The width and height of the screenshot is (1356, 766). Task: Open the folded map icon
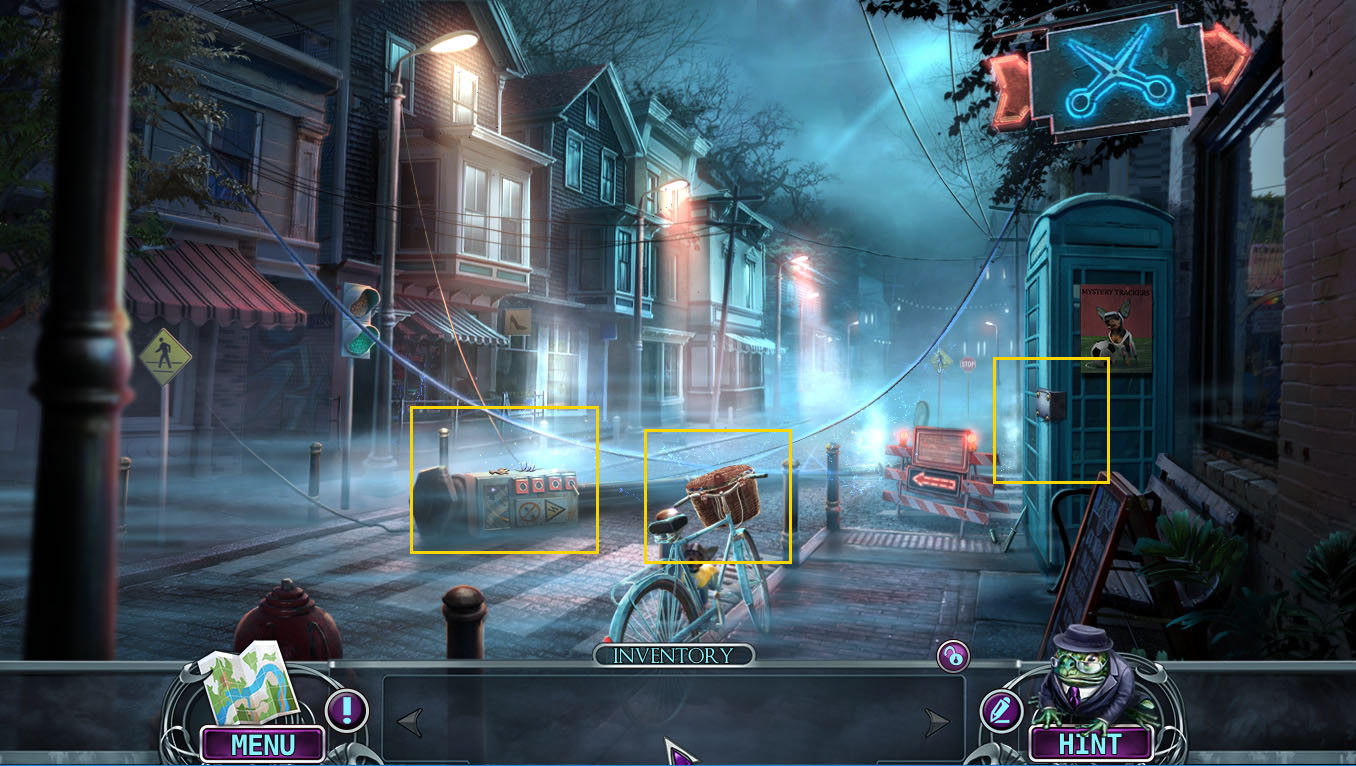251,684
